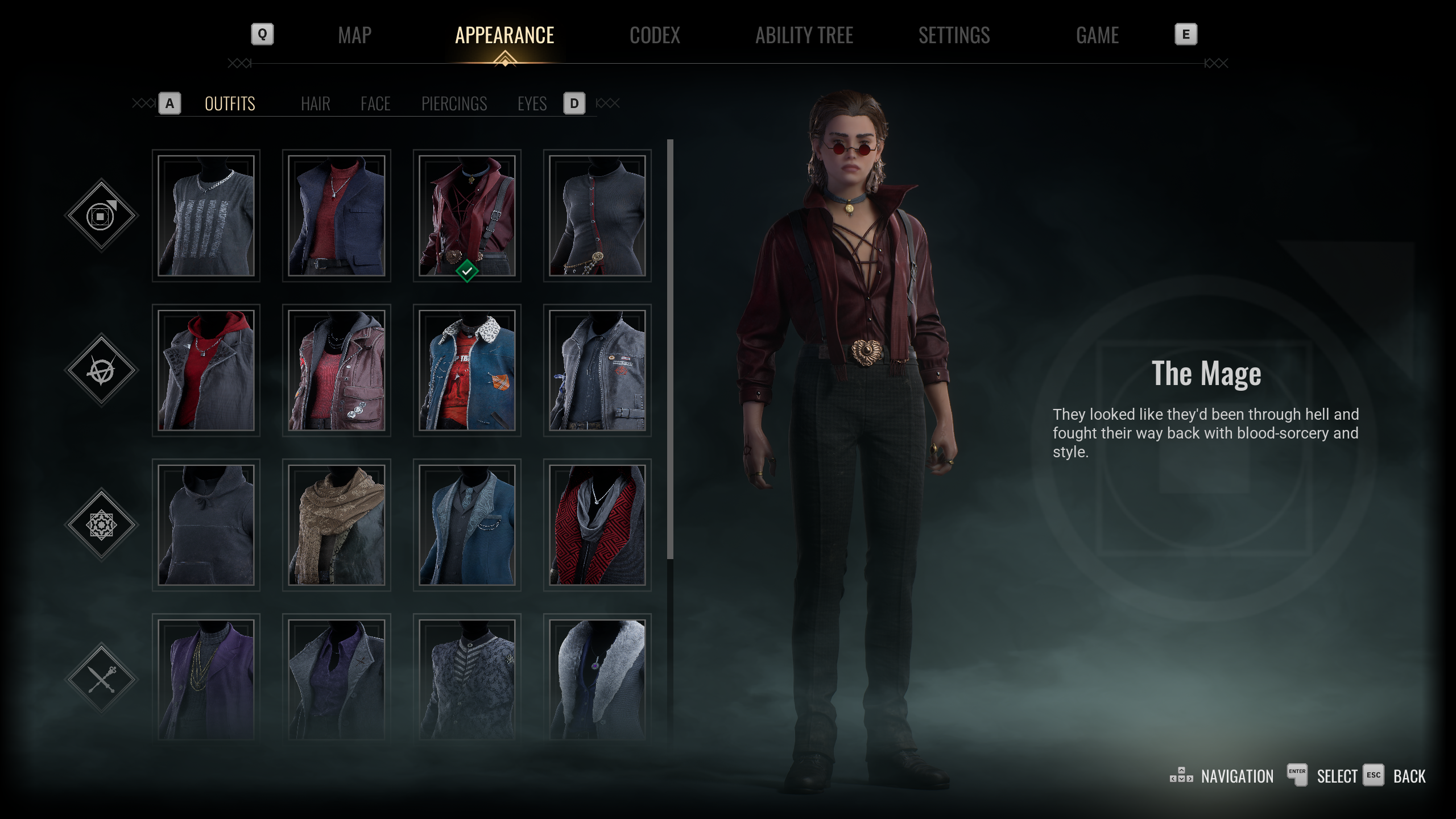Select the camera-symbol outfit category icon
Viewport: 1456px width, 819px height.
101,215
